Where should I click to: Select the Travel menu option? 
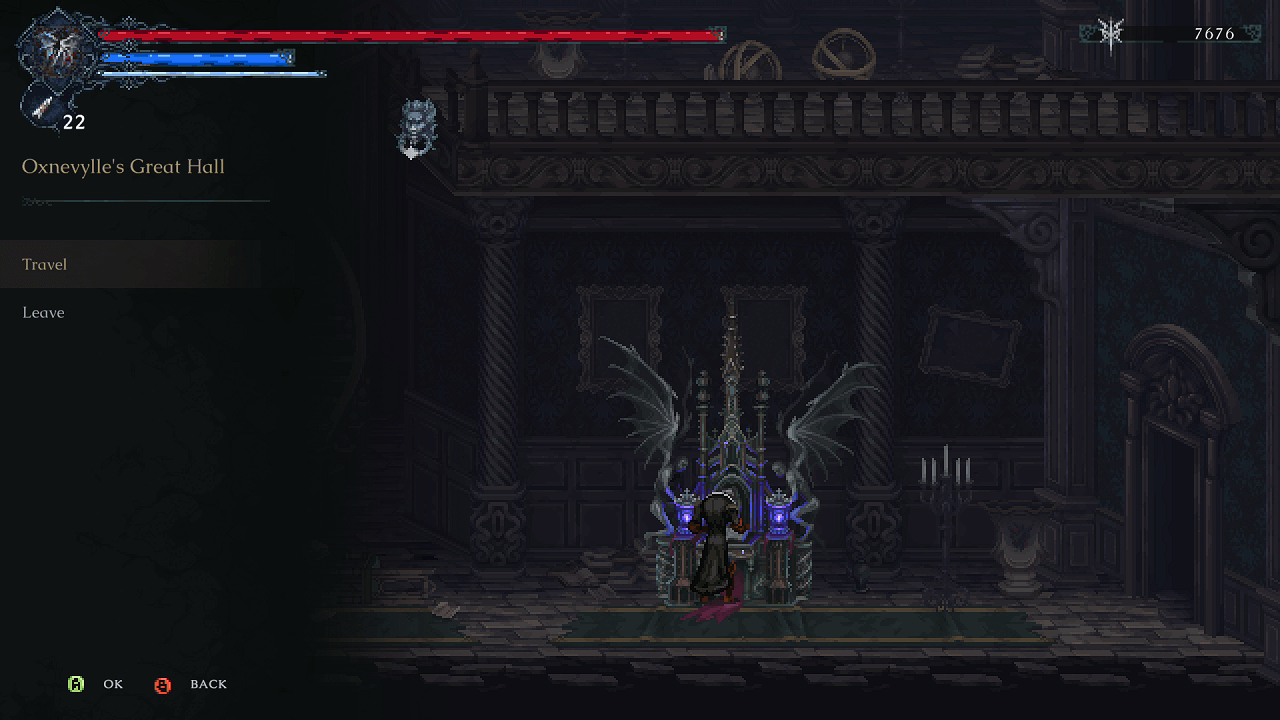[45, 264]
